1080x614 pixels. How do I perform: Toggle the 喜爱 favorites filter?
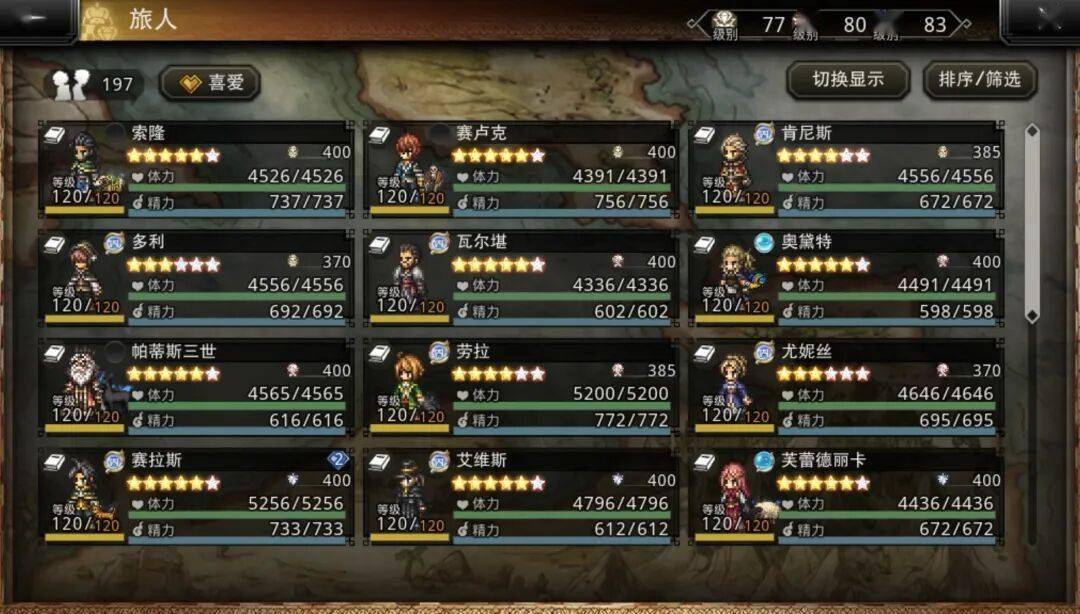210,84
